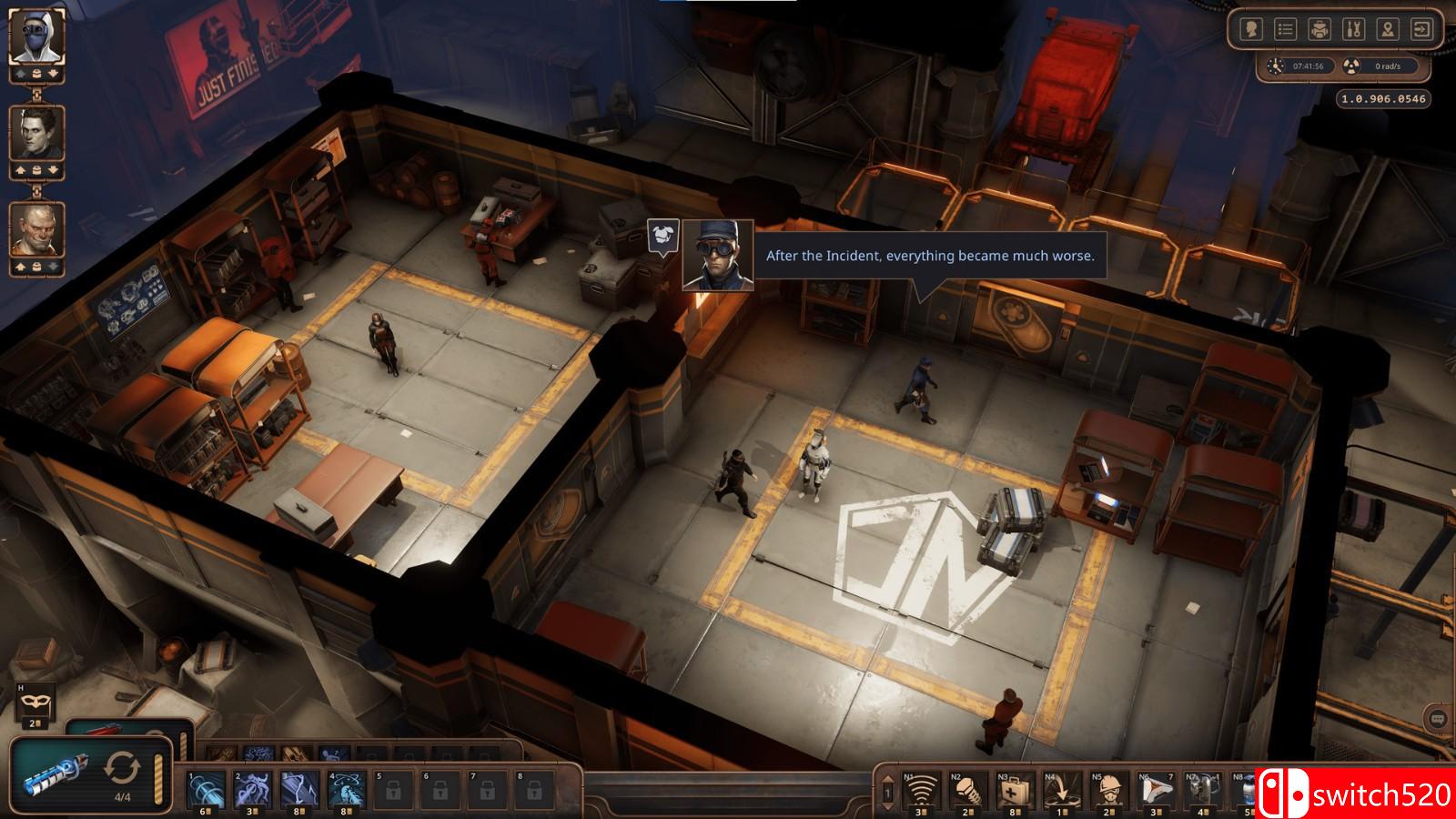Select the dark-haired pale party member portrait
This screenshot has height=819, width=1456.
click(37, 133)
